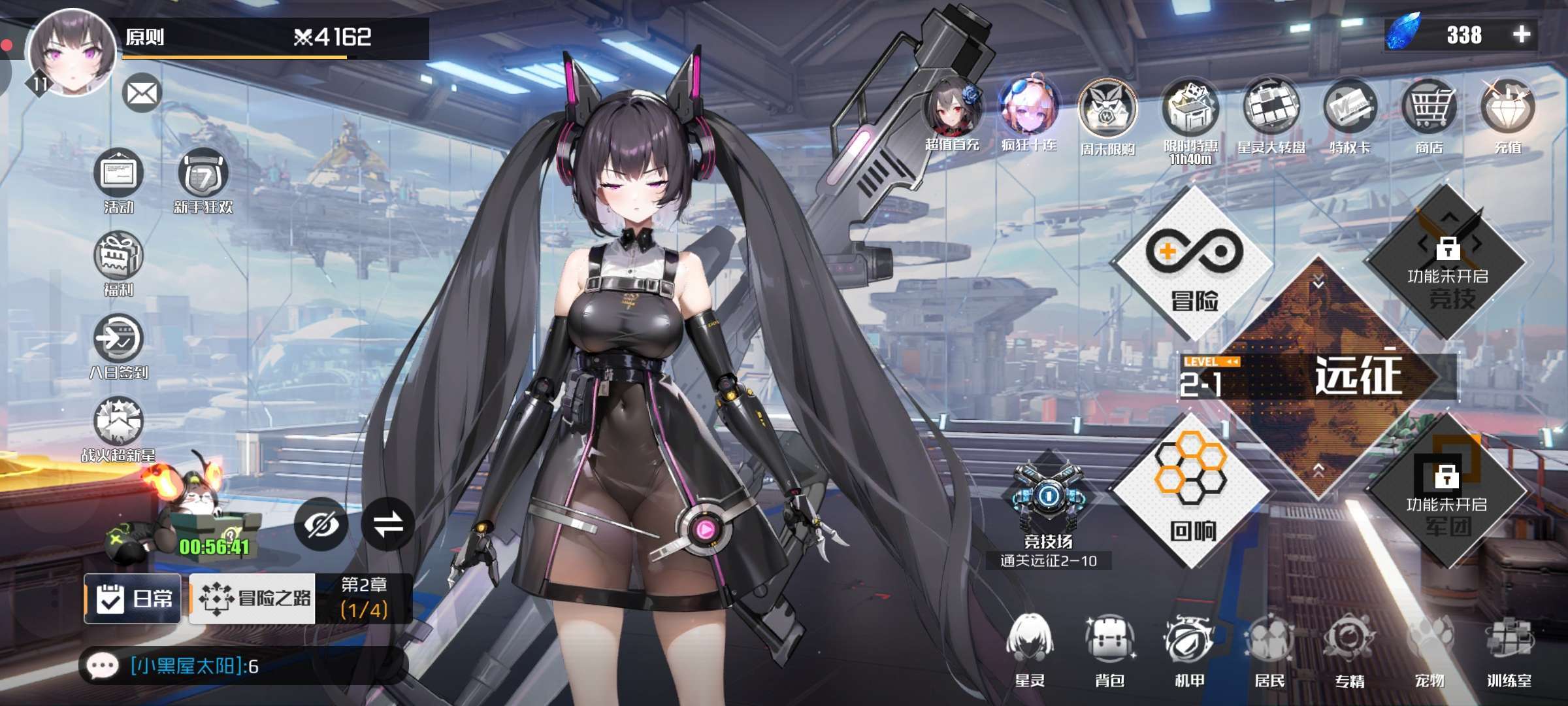Open the 福利 gift rewards
This screenshot has height=706, width=1568.
[118, 258]
